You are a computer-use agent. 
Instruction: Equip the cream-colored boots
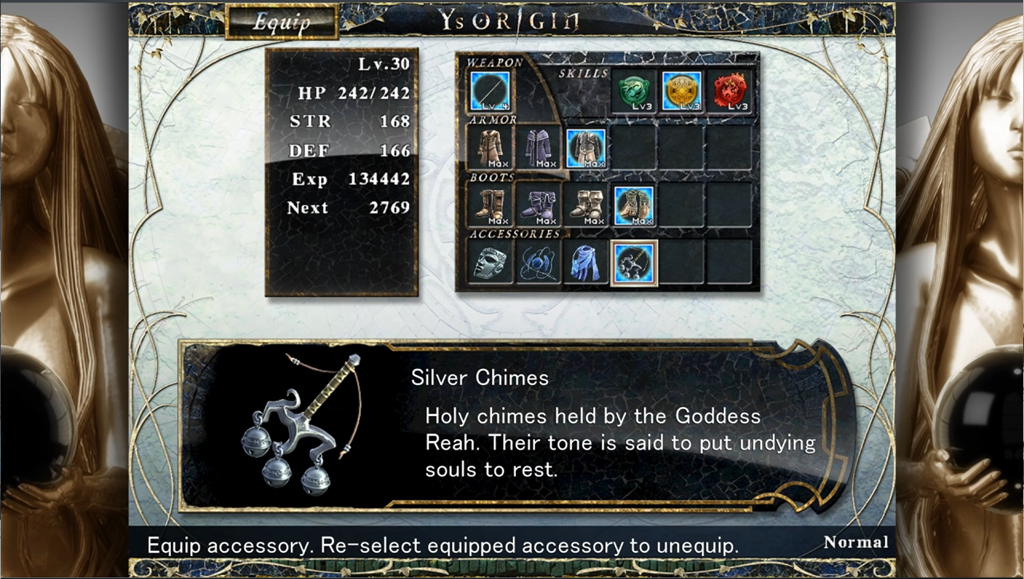[x=586, y=204]
